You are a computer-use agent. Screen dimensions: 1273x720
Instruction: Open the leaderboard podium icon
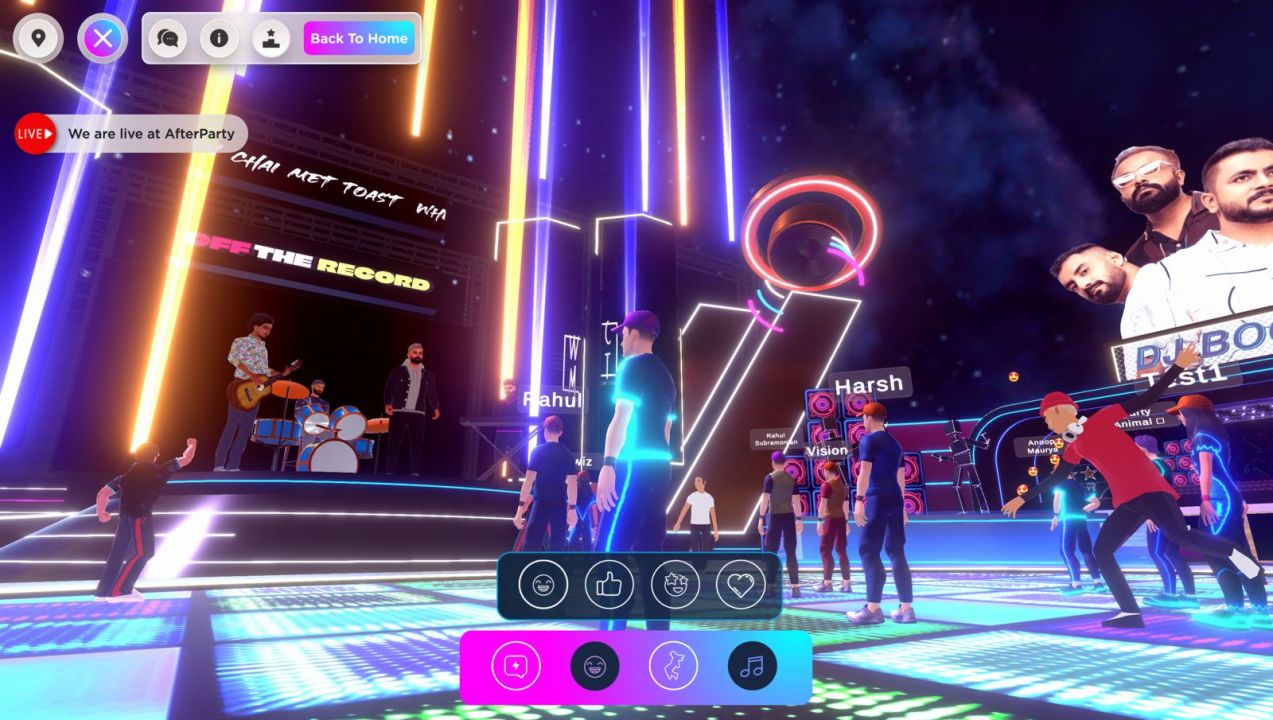click(270, 39)
